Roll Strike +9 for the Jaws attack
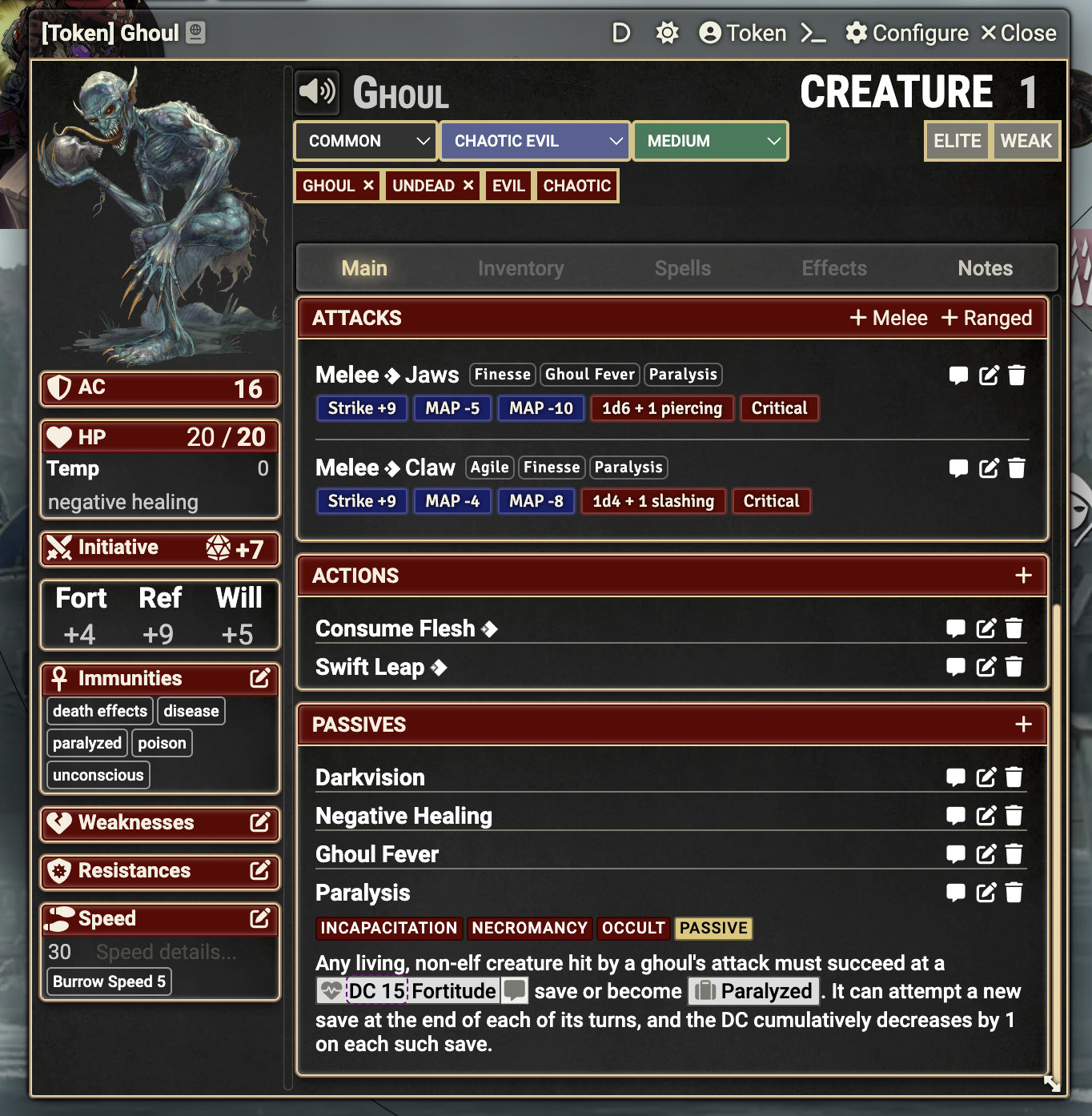 tap(361, 408)
